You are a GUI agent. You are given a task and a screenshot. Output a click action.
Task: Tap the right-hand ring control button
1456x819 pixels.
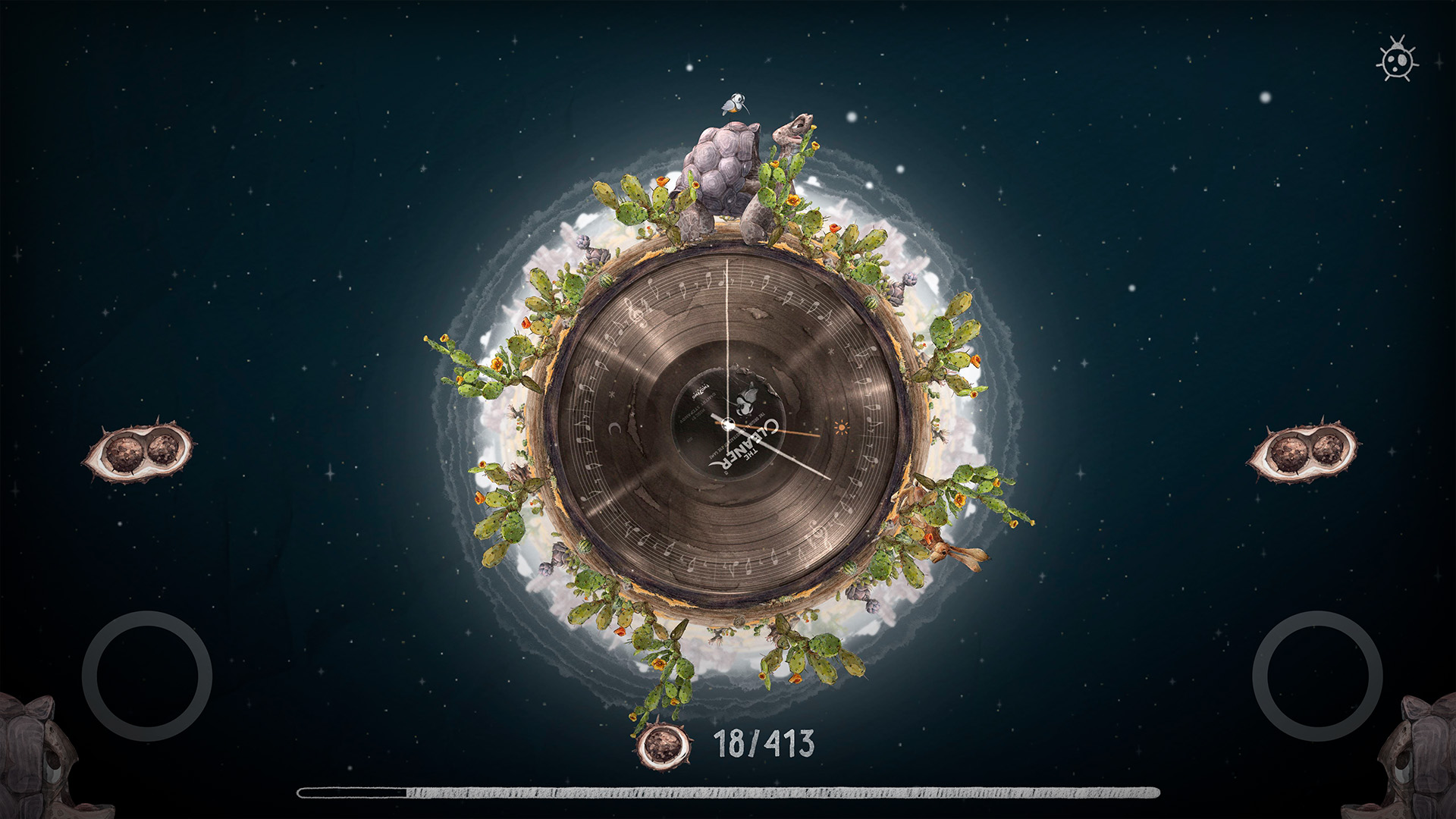[x=1317, y=676]
